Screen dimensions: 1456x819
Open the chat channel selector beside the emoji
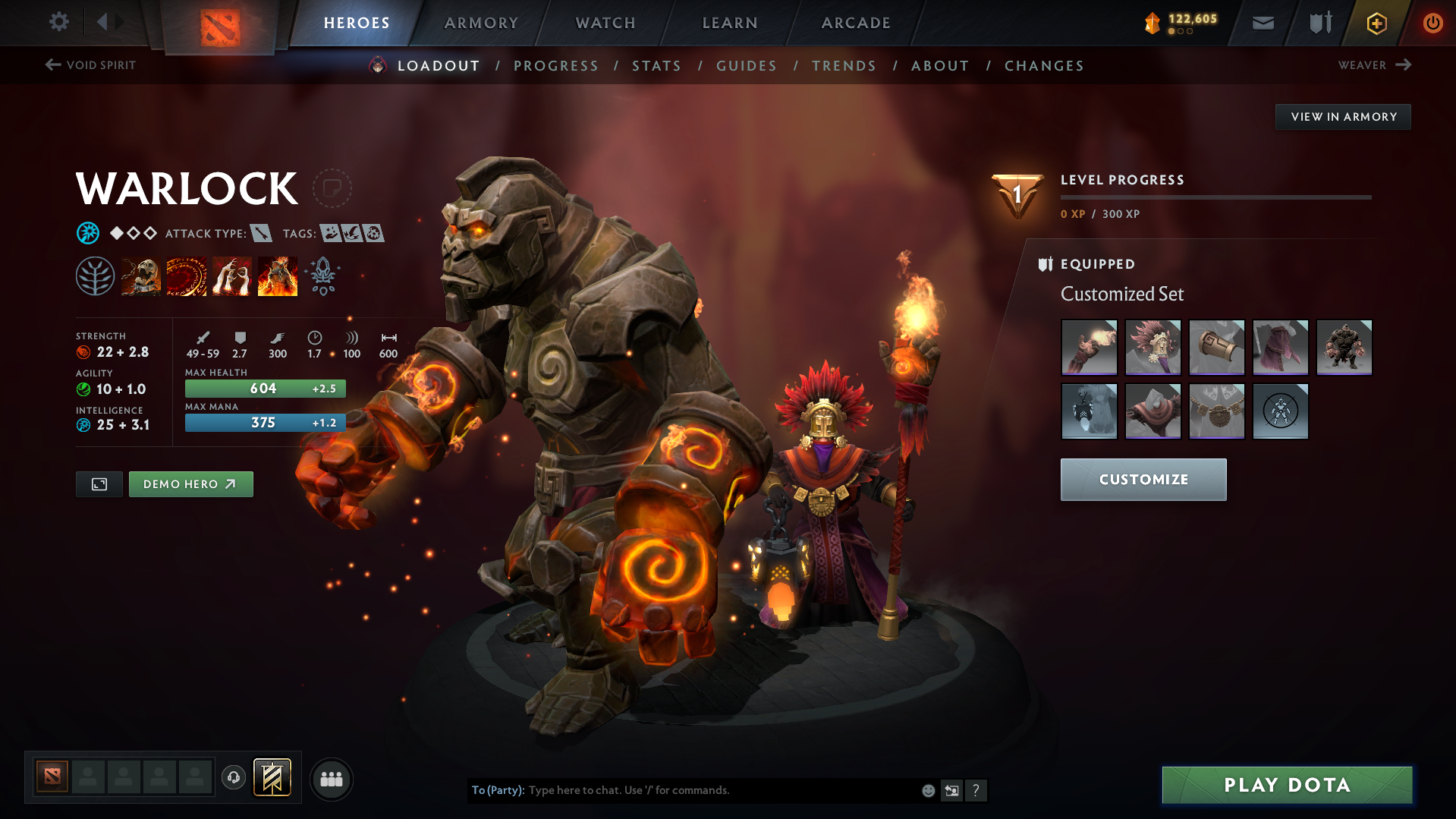pyautogui.click(x=951, y=790)
